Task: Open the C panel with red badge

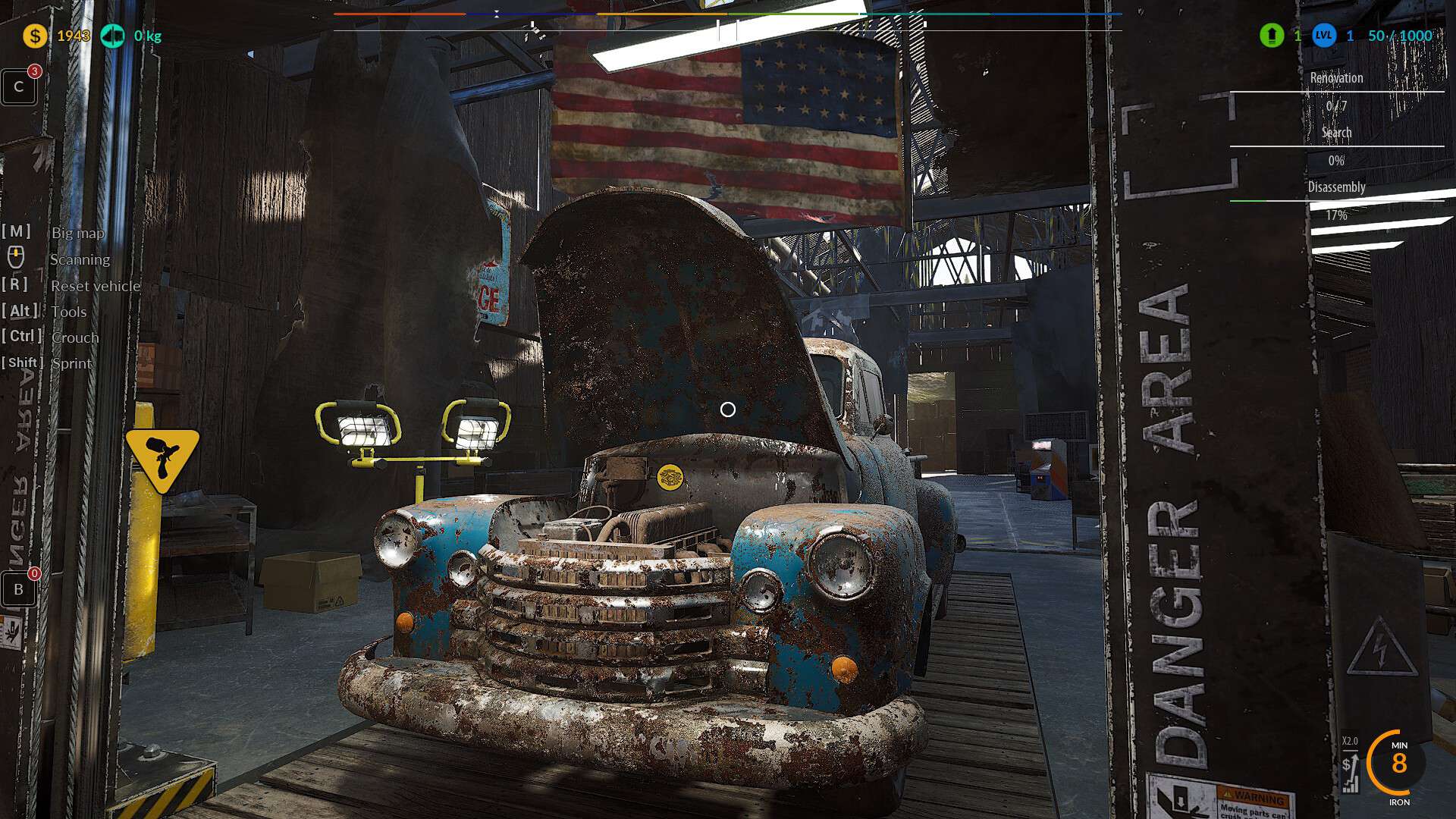Action: [x=19, y=86]
